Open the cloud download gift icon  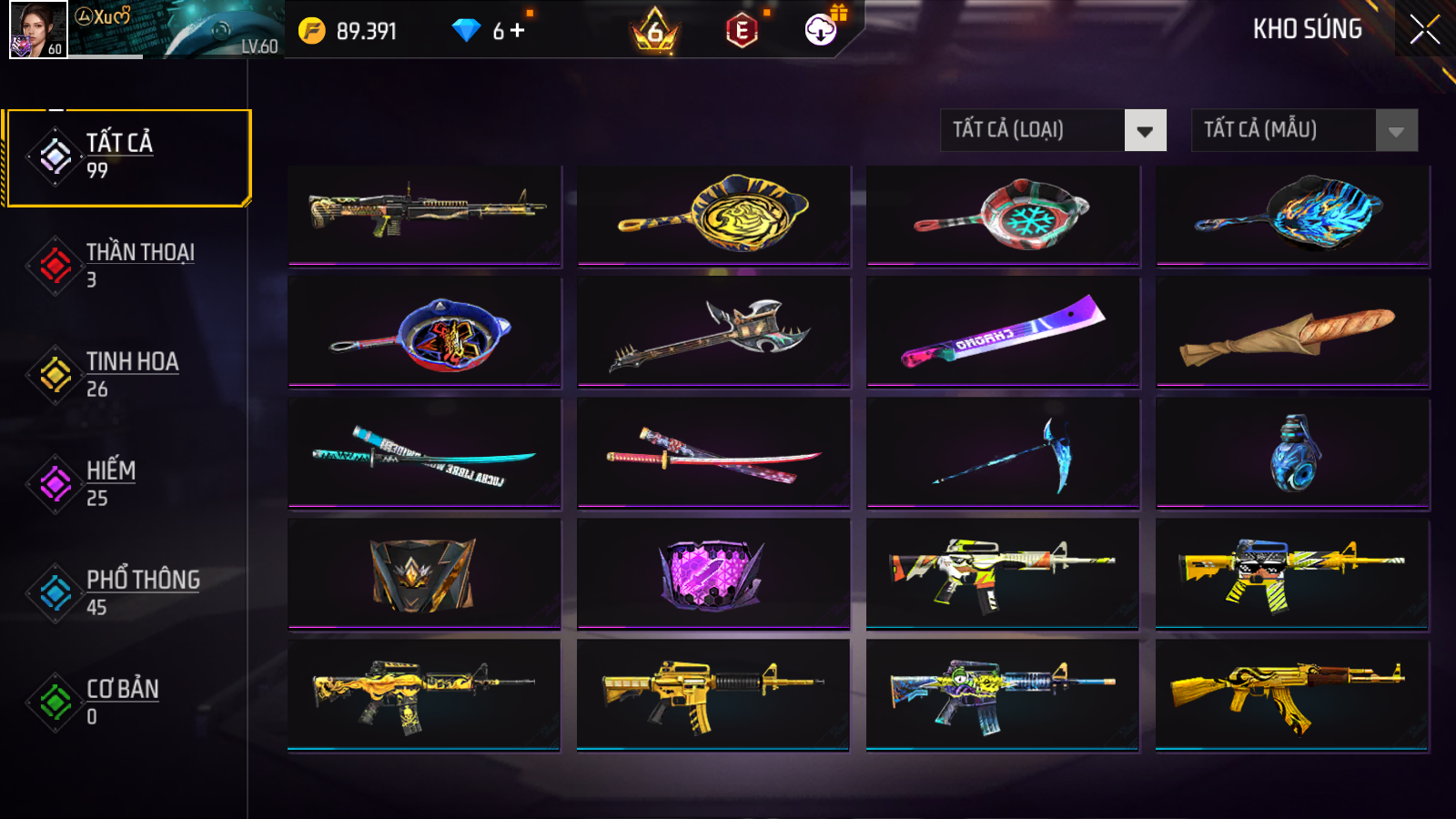tap(822, 30)
